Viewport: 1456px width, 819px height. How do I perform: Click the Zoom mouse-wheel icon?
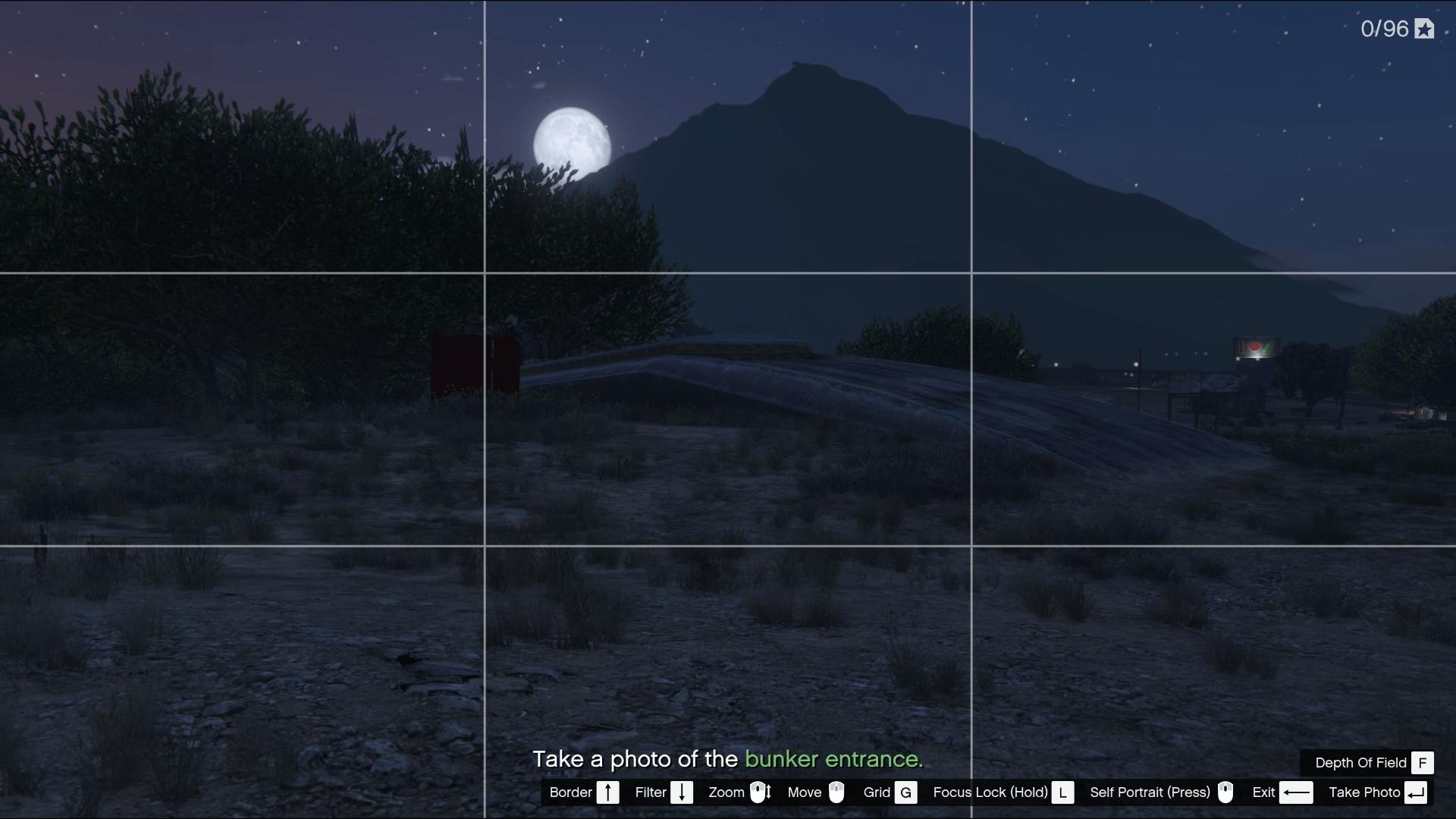(x=761, y=792)
